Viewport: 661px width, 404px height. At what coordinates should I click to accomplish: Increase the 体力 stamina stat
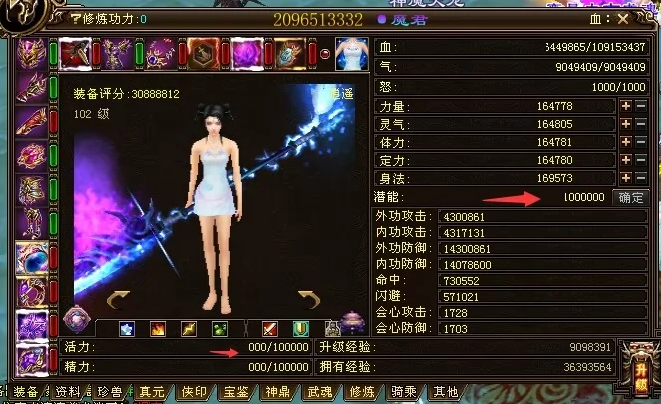(626, 142)
